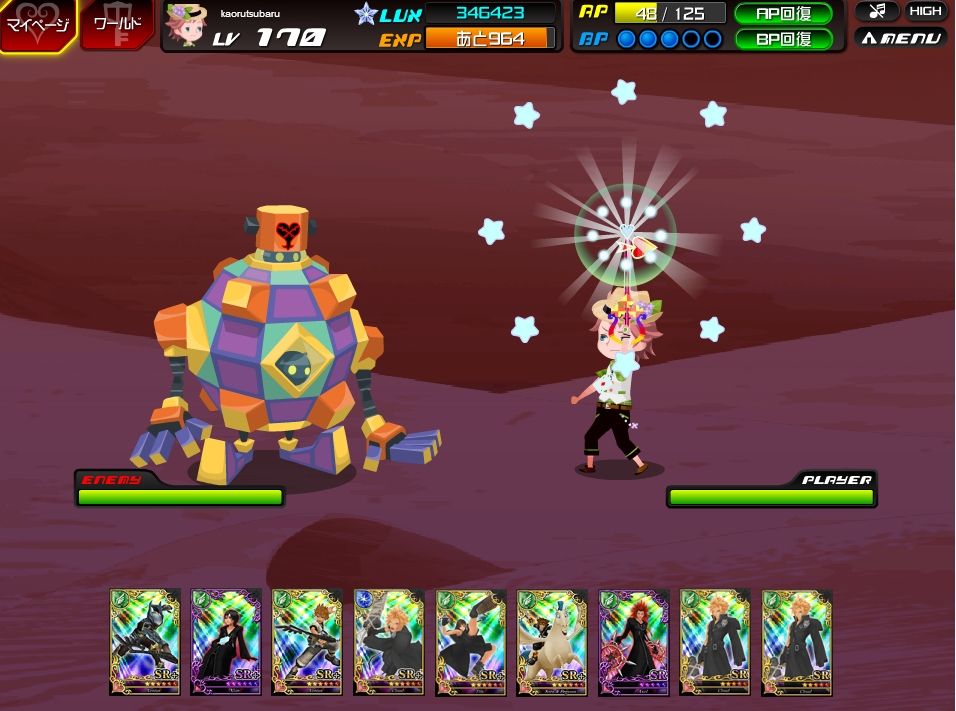Click the BP回復 button
Image resolution: width=956 pixels, height=711 pixels.
click(783, 39)
